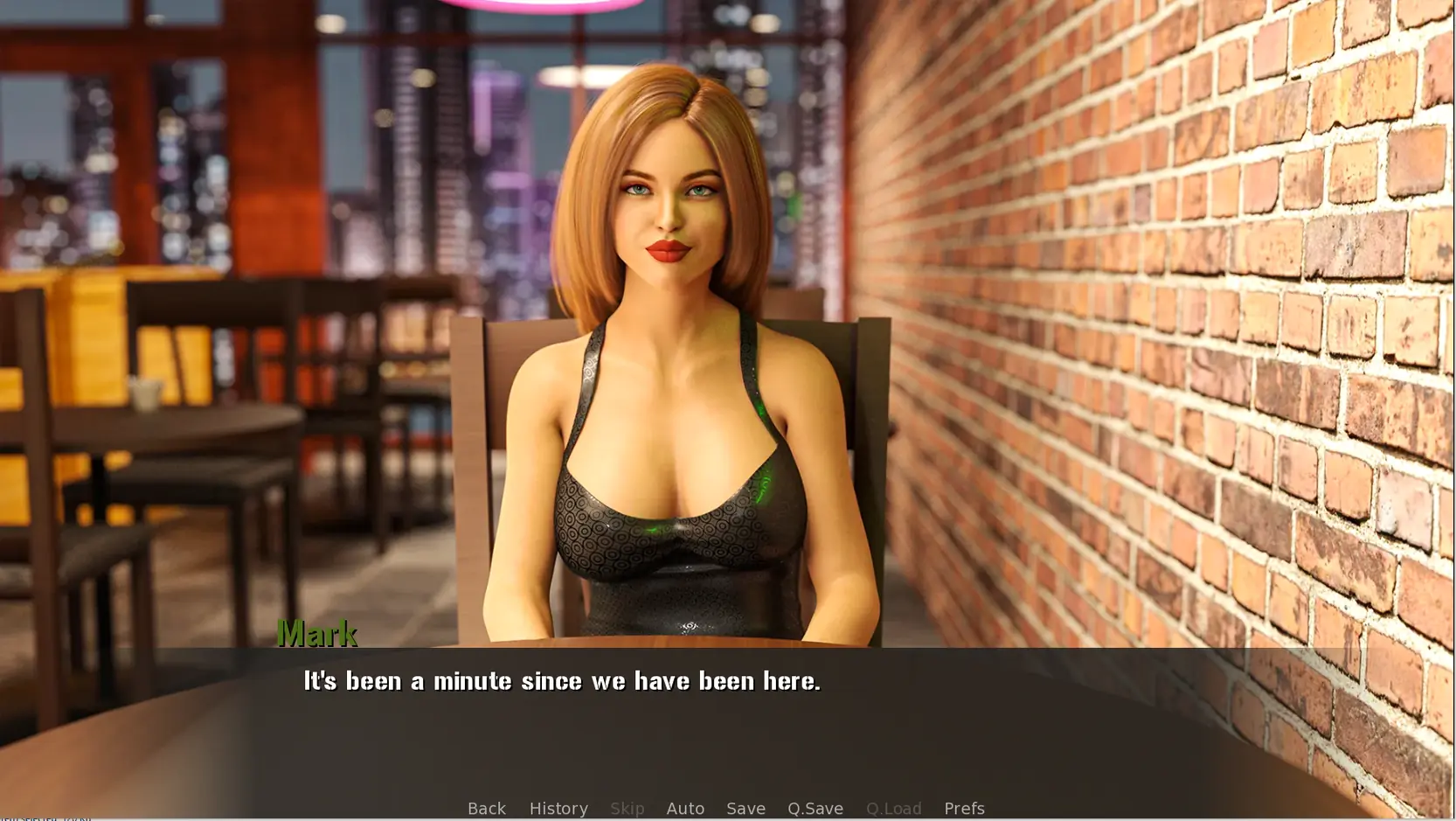The image size is (1456, 821).
Task: Open the Prefs menu
Action: tap(963, 808)
